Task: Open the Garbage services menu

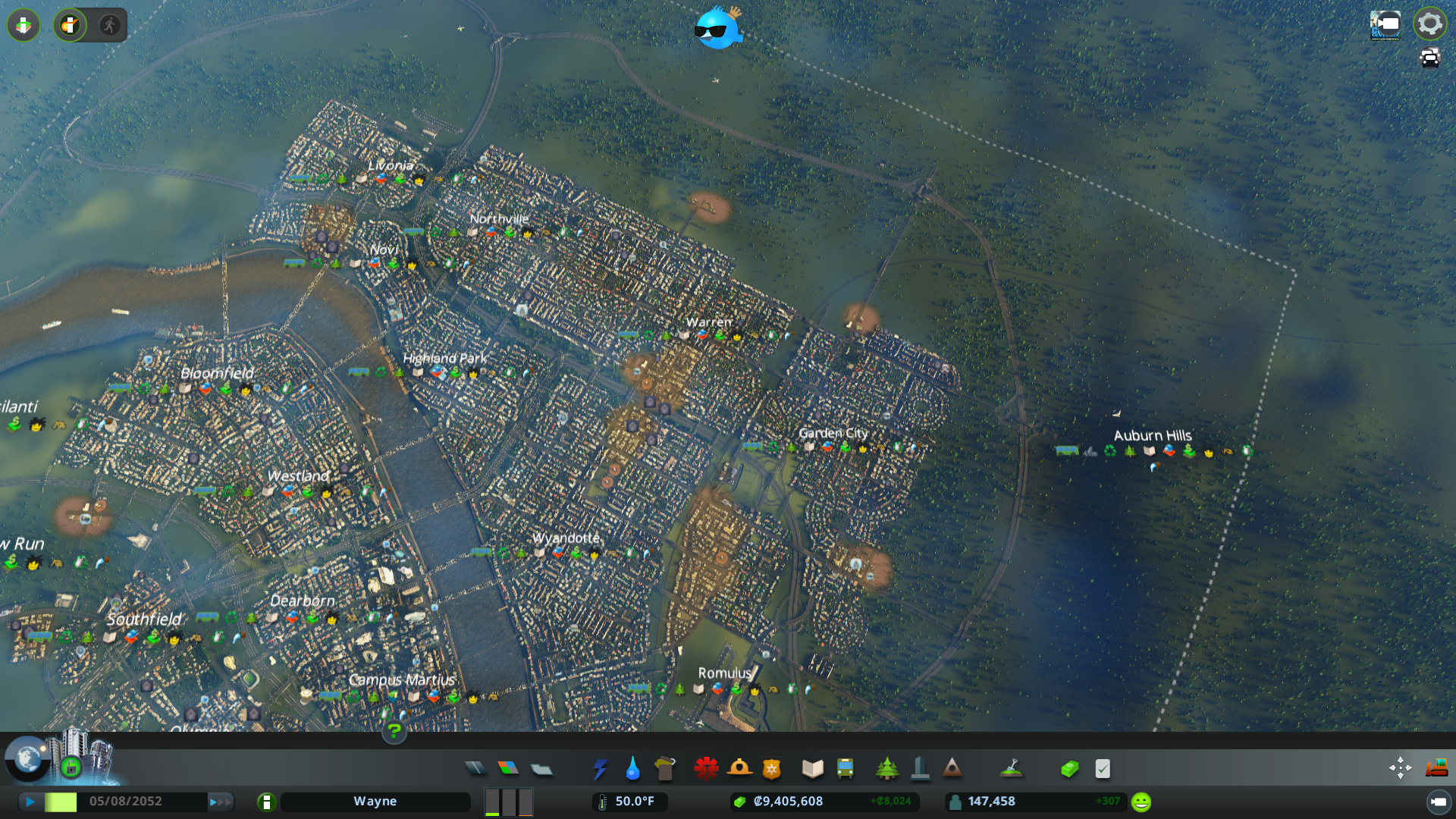Action: coord(665,768)
